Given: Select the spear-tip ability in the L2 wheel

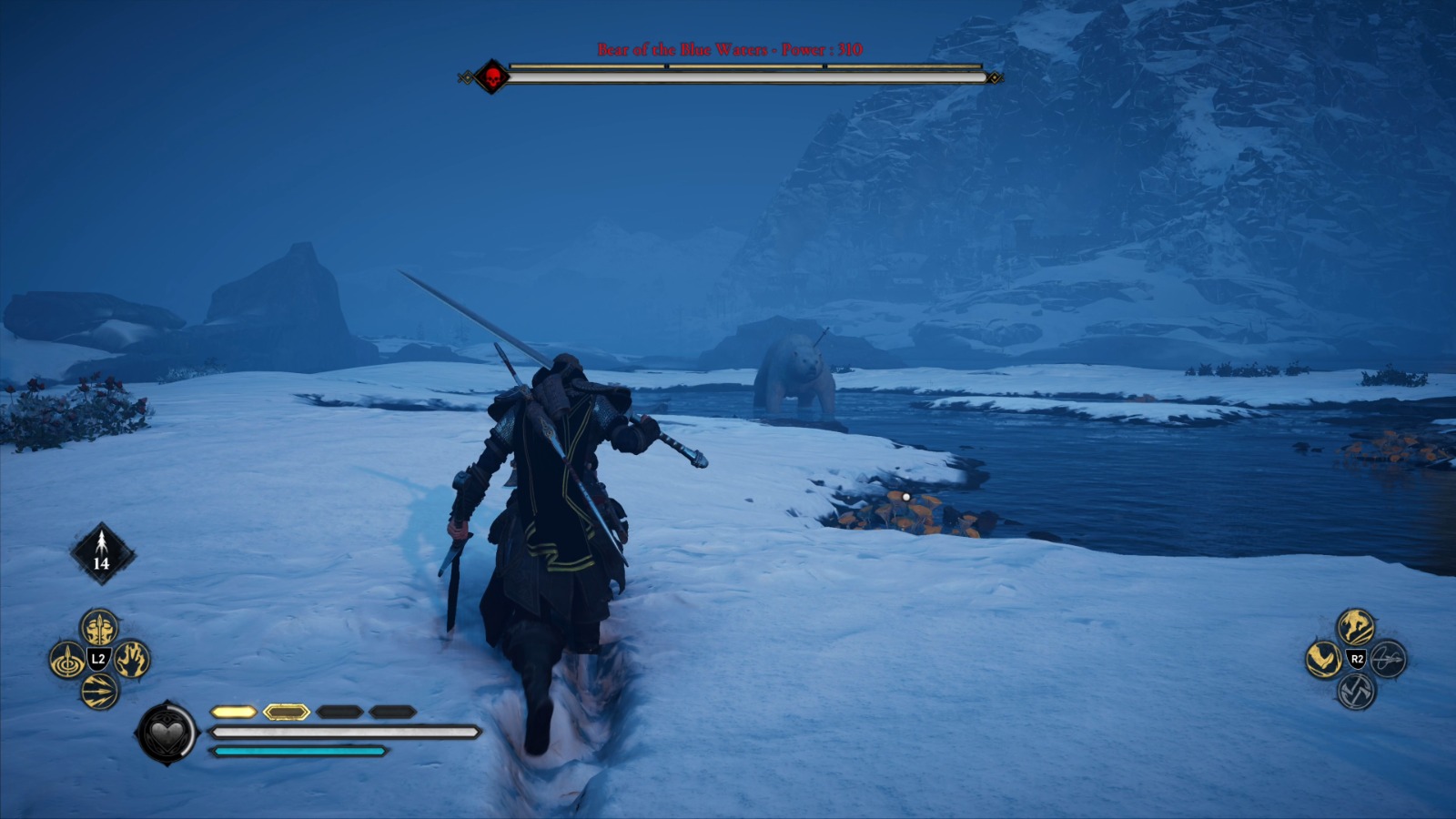Looking at the screenshot, I should (100, 629).
